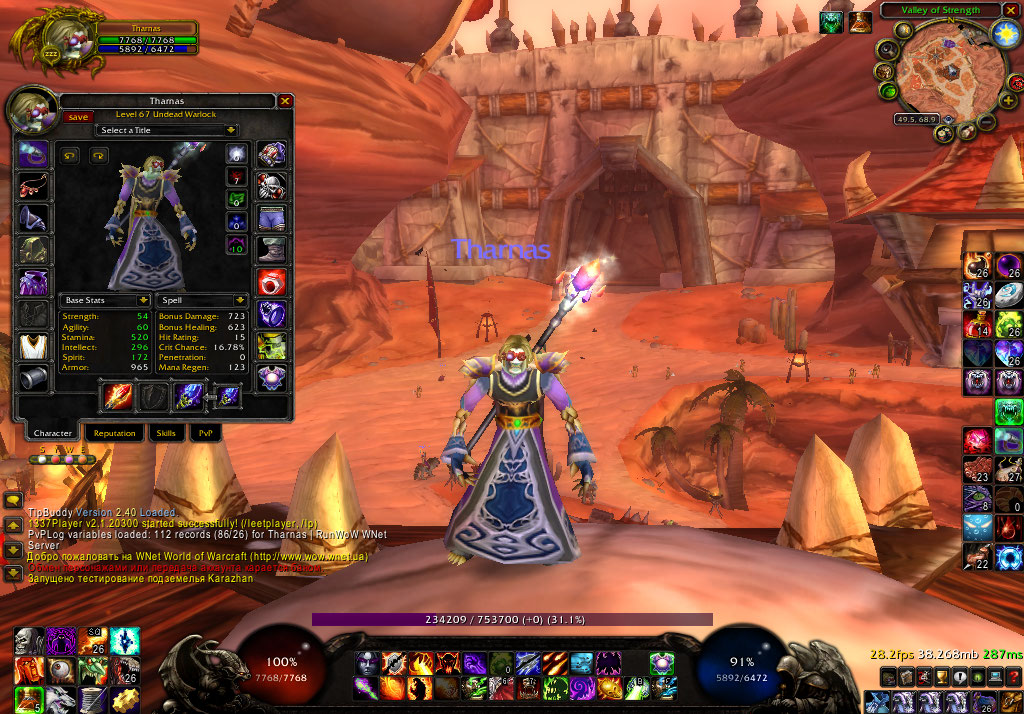This screenshot has height=714, width=1024.
Task: Show the PvP tab
Action: click(205, 433)
